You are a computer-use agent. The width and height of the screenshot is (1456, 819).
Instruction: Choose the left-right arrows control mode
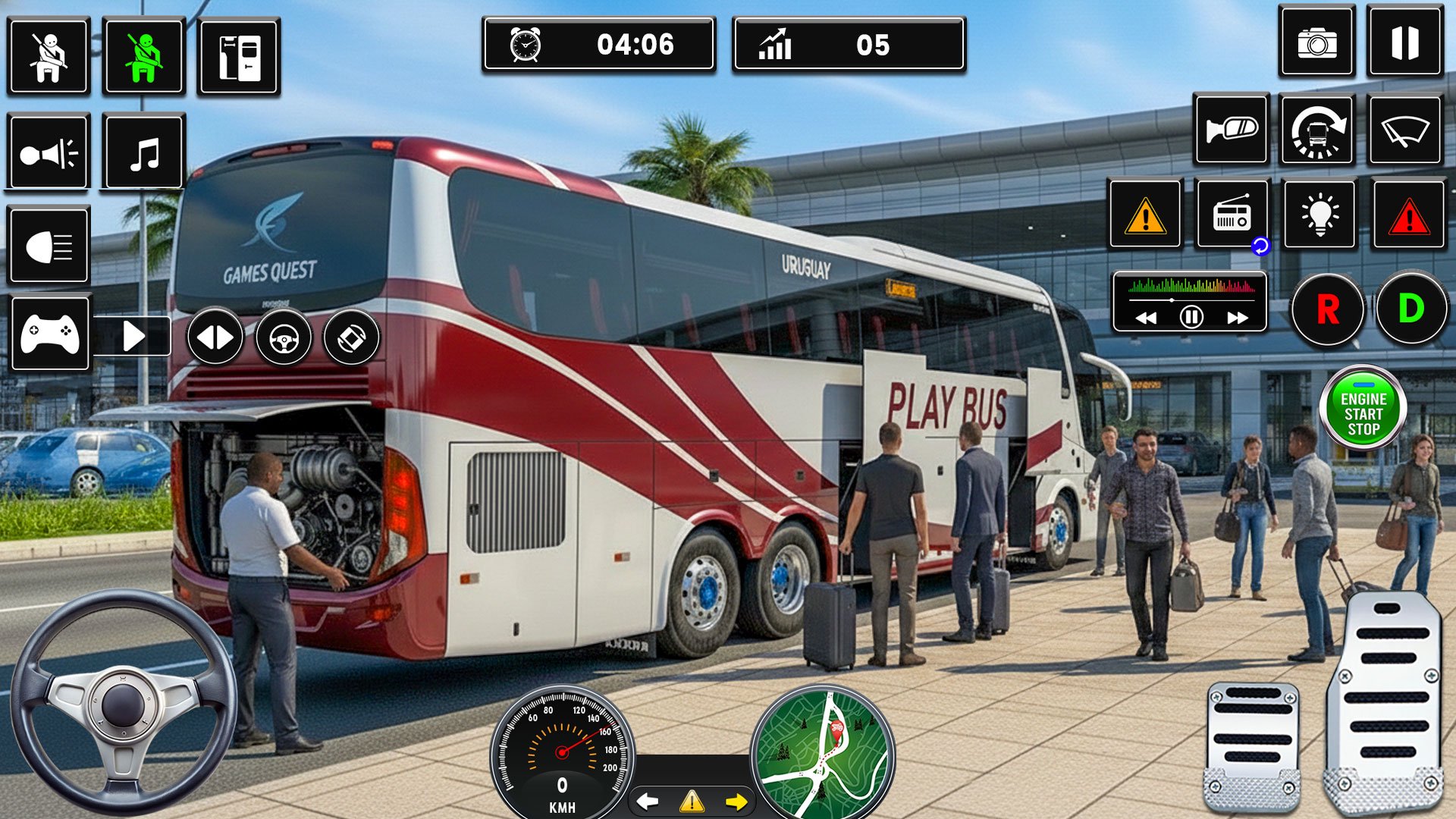[x=215, y=337]
